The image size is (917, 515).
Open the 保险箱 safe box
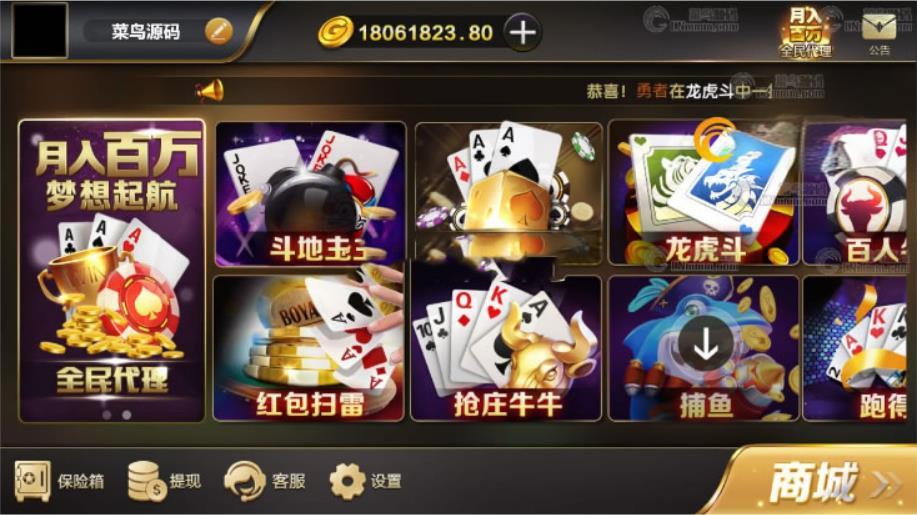59,481
